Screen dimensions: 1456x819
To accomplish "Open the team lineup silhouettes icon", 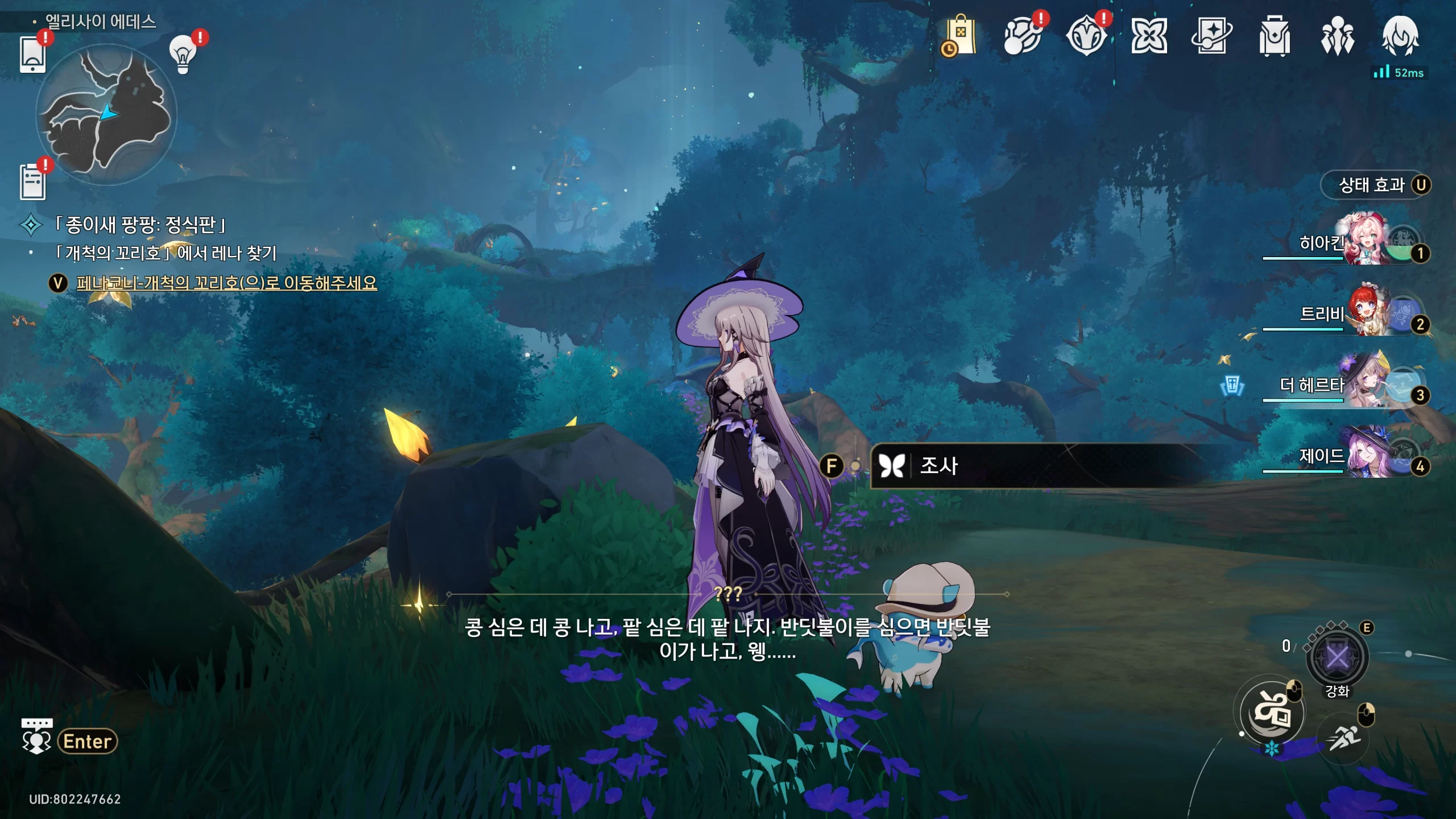I will pyautogui.click(x=1337, y=36).
